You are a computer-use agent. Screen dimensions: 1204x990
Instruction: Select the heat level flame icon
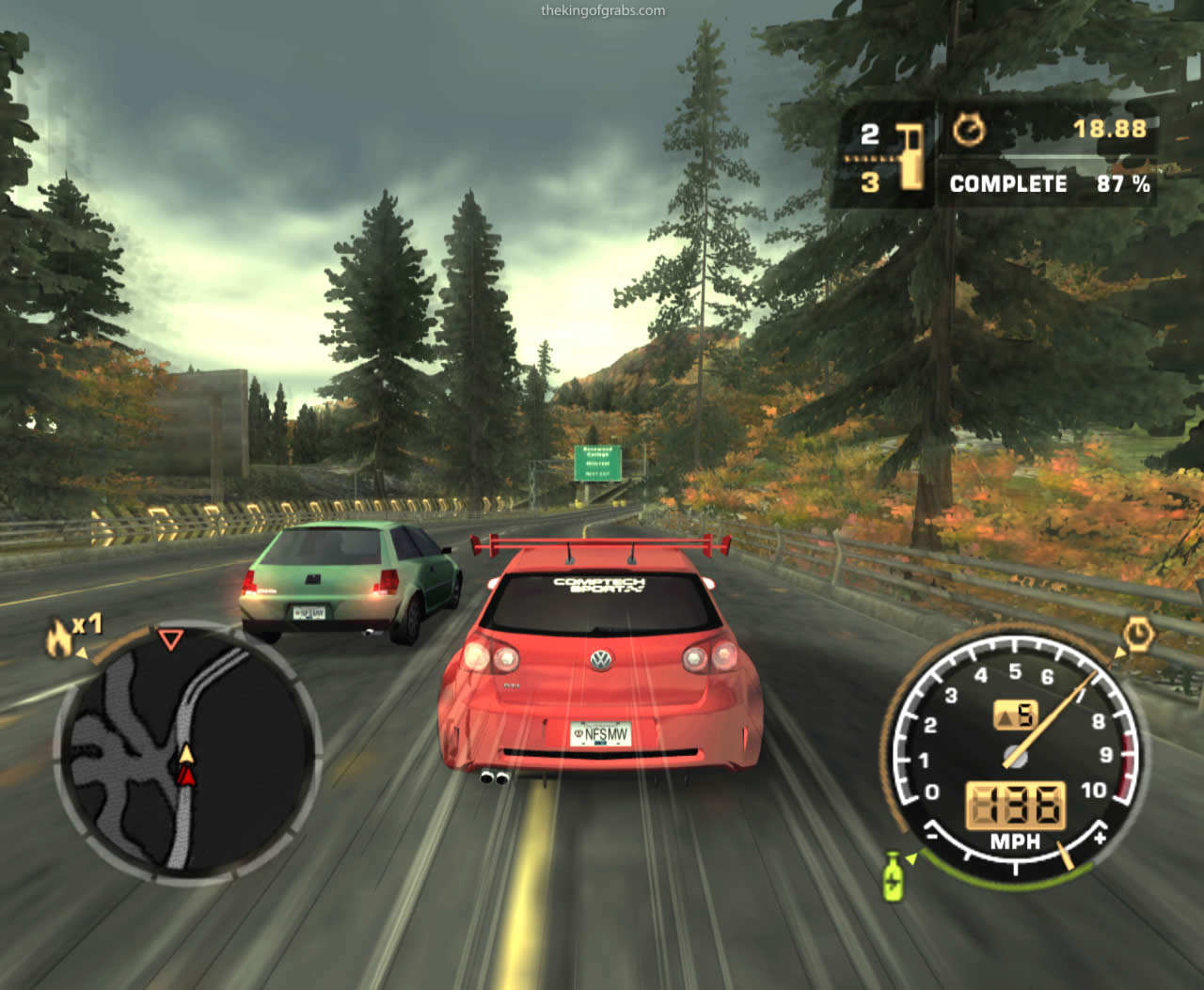(59, 639)
